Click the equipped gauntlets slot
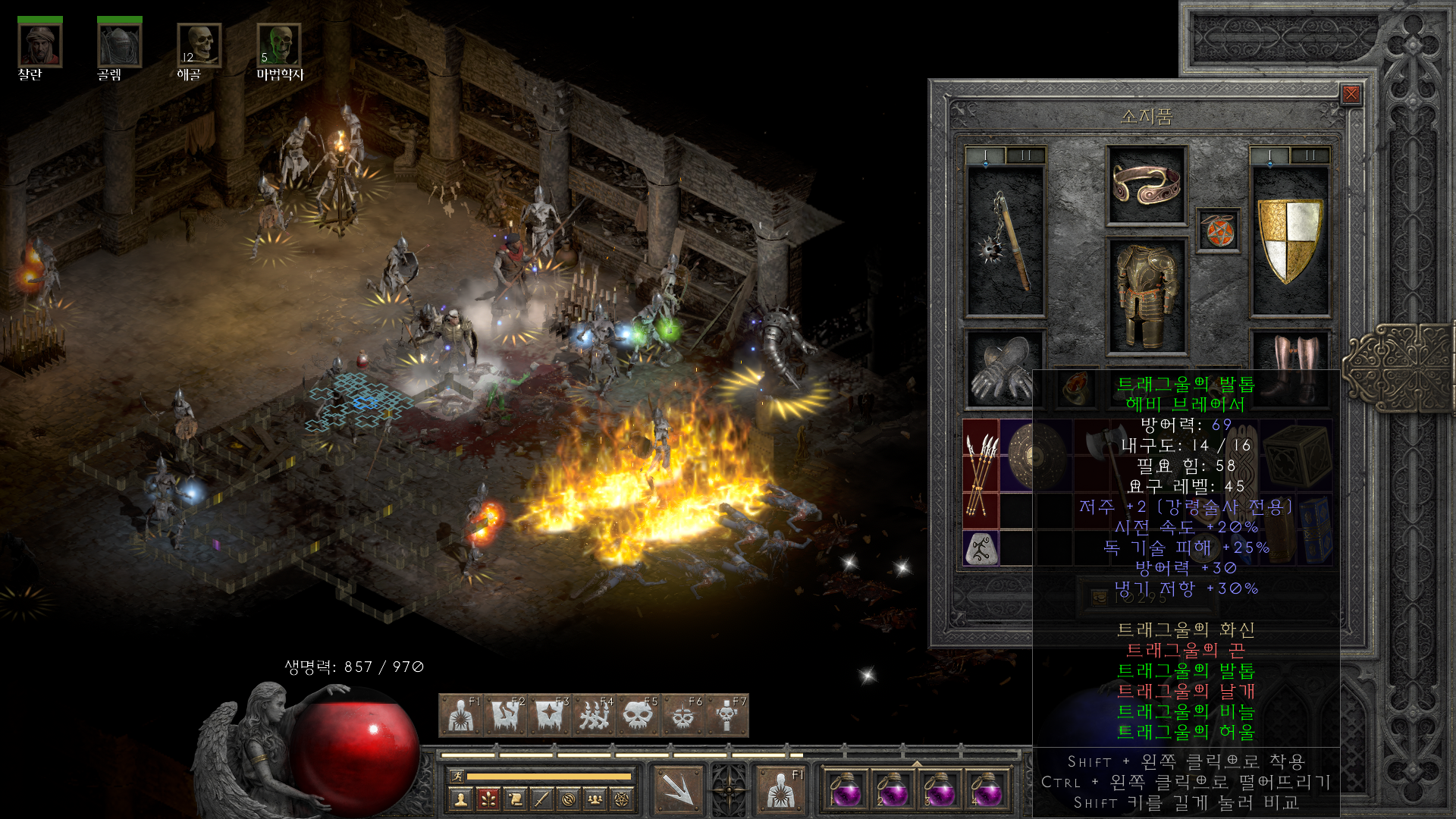Screen dimensions: 1456x819 point(1003,369)
